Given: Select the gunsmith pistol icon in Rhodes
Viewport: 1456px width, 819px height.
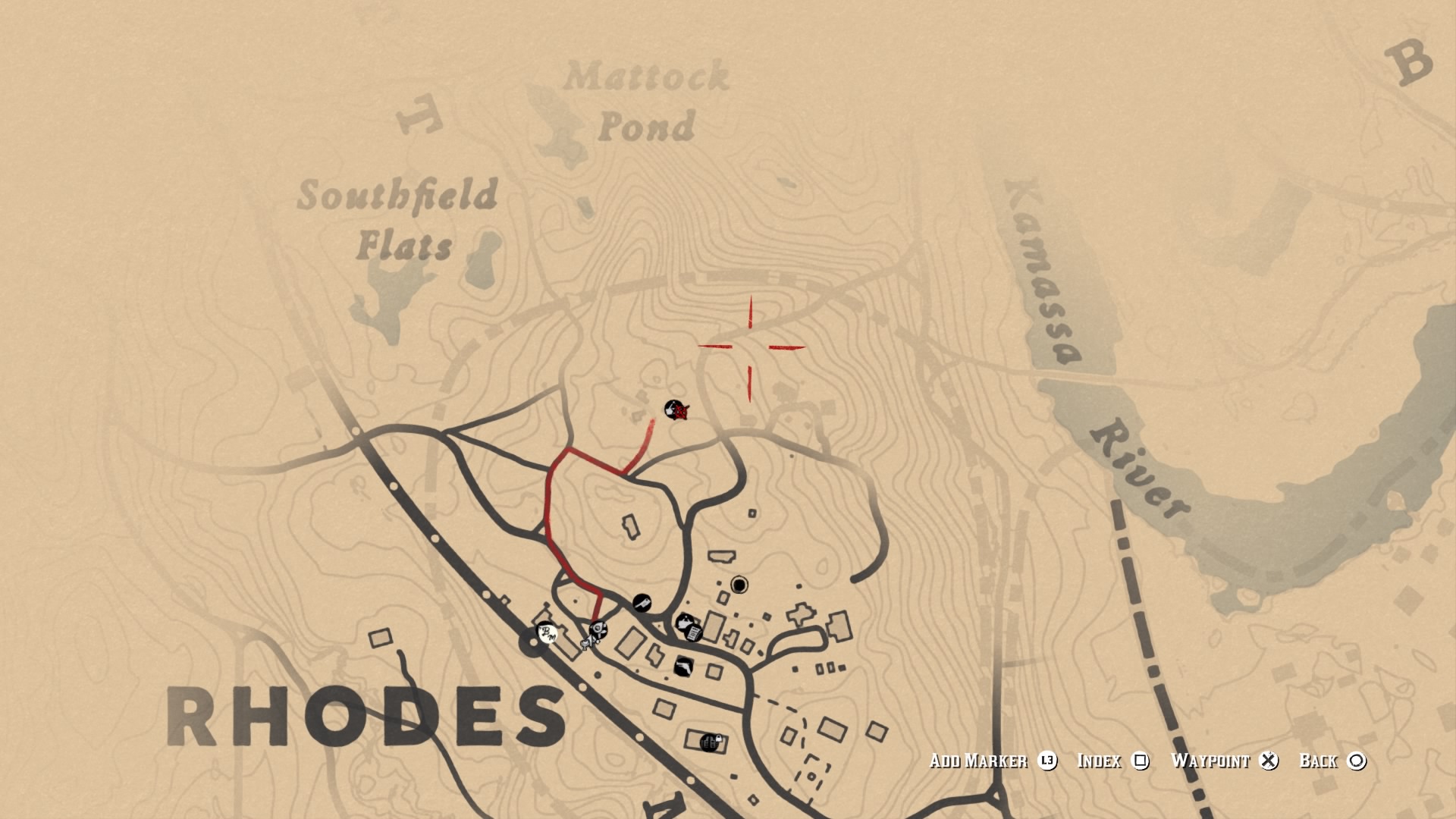Looking at the screenshot, I should pyautogui.click(x=683, y=667).
